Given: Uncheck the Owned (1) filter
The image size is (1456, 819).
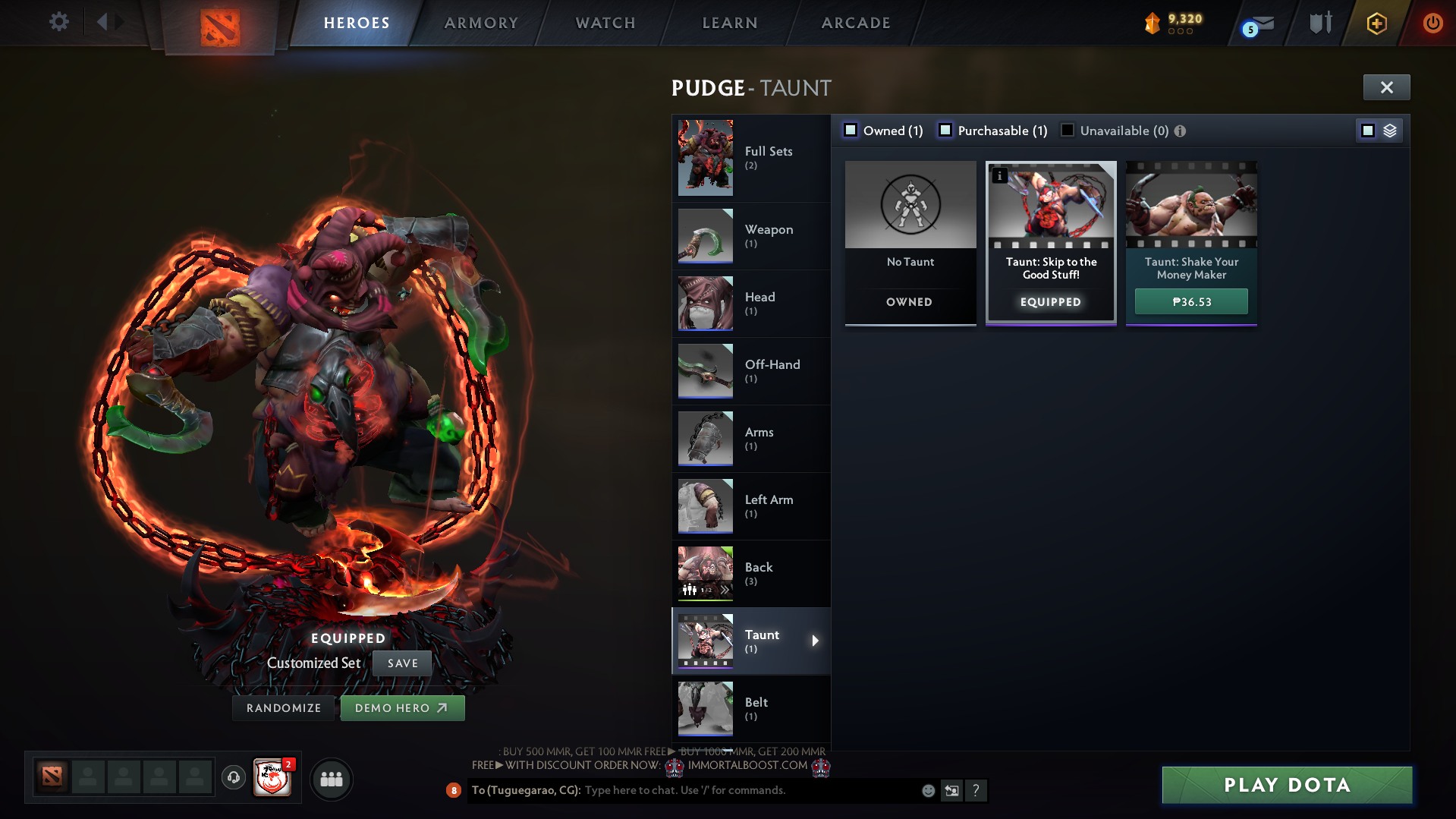Looking at the screenshot, I should coord(851,130).
